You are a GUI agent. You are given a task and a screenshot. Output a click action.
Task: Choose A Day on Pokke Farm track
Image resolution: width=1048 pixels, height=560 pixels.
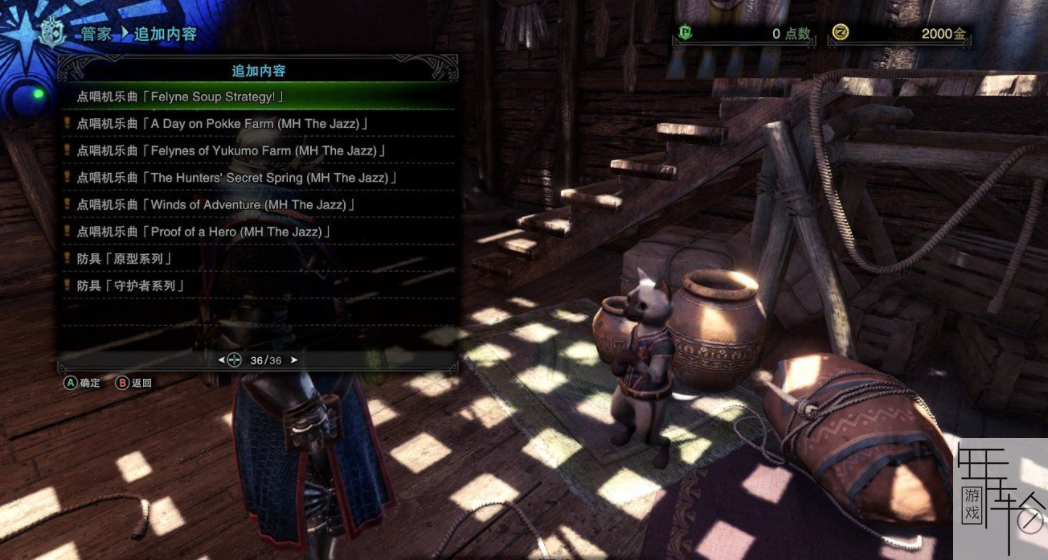tap(222, 124)
